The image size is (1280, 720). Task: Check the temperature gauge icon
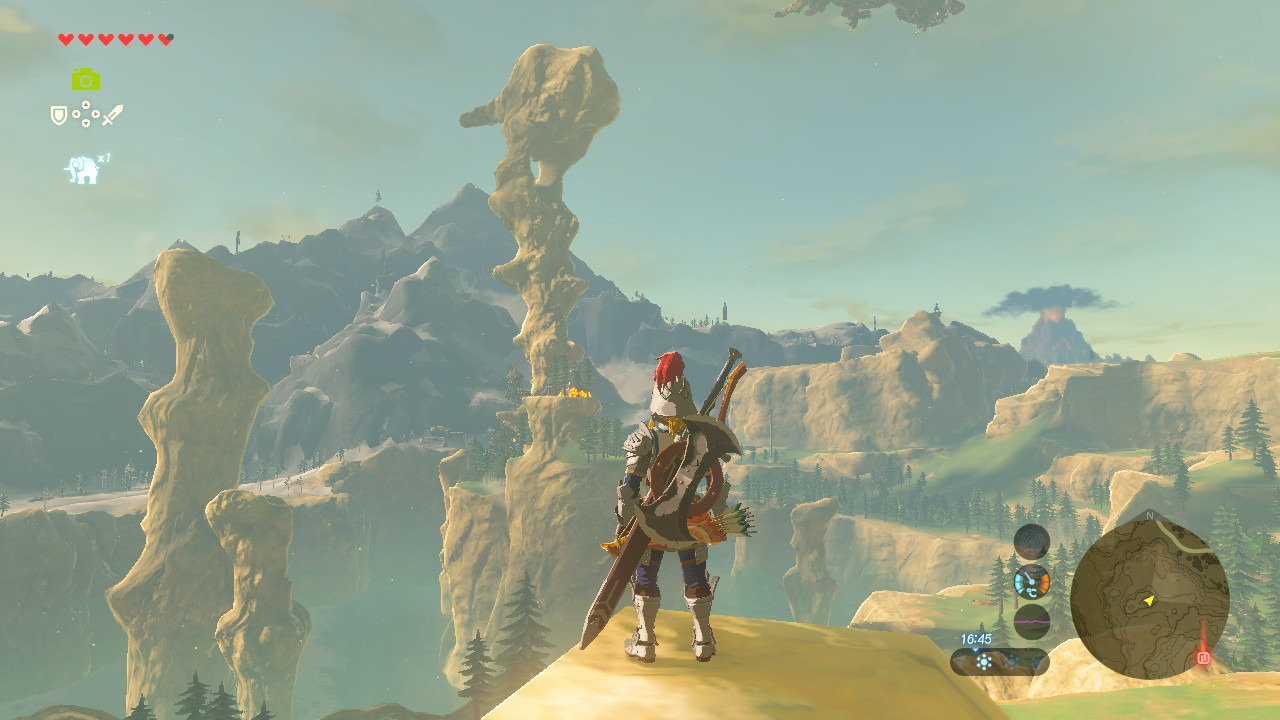(1032, 581)
